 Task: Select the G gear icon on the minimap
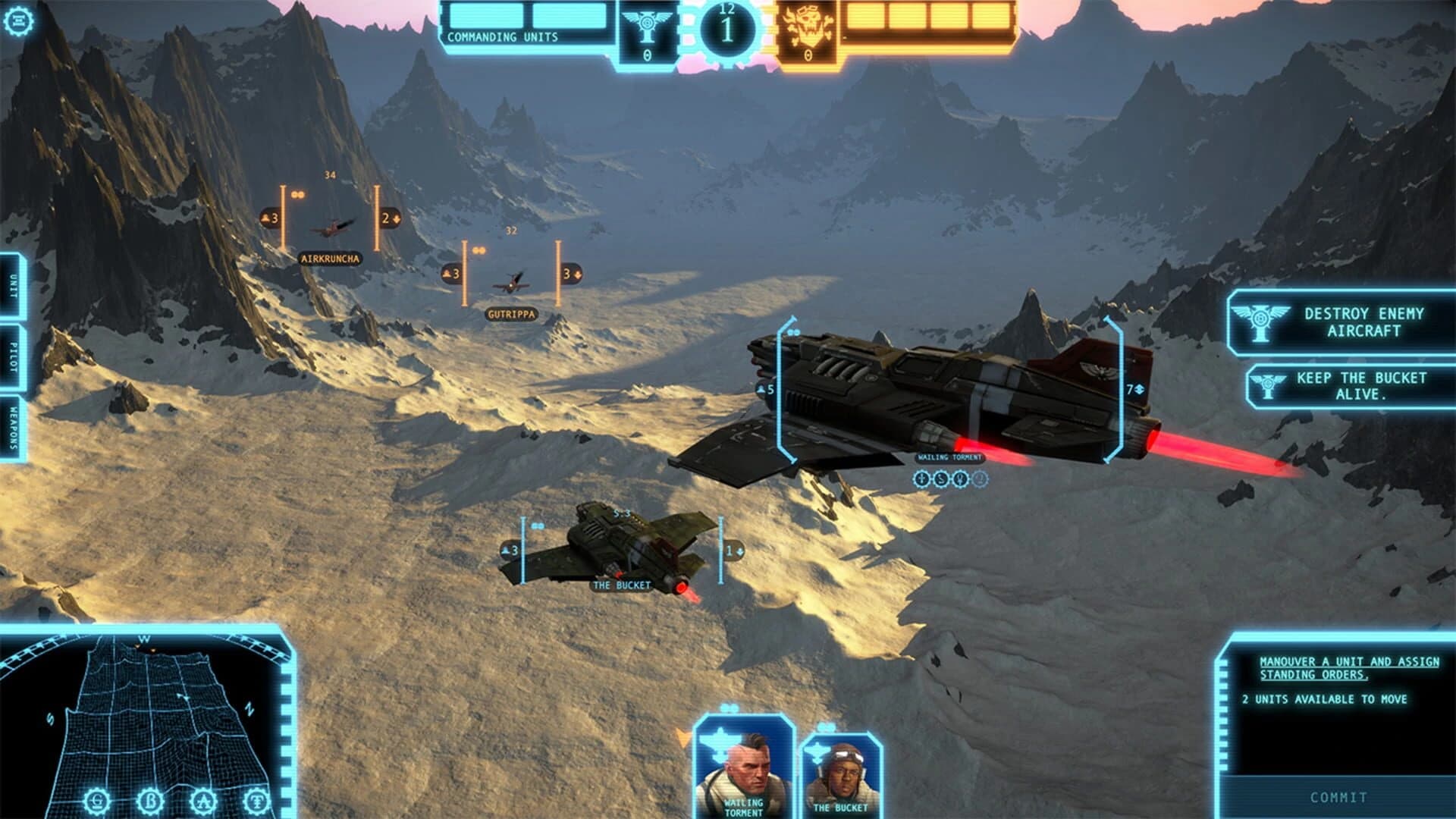point(97,802)
